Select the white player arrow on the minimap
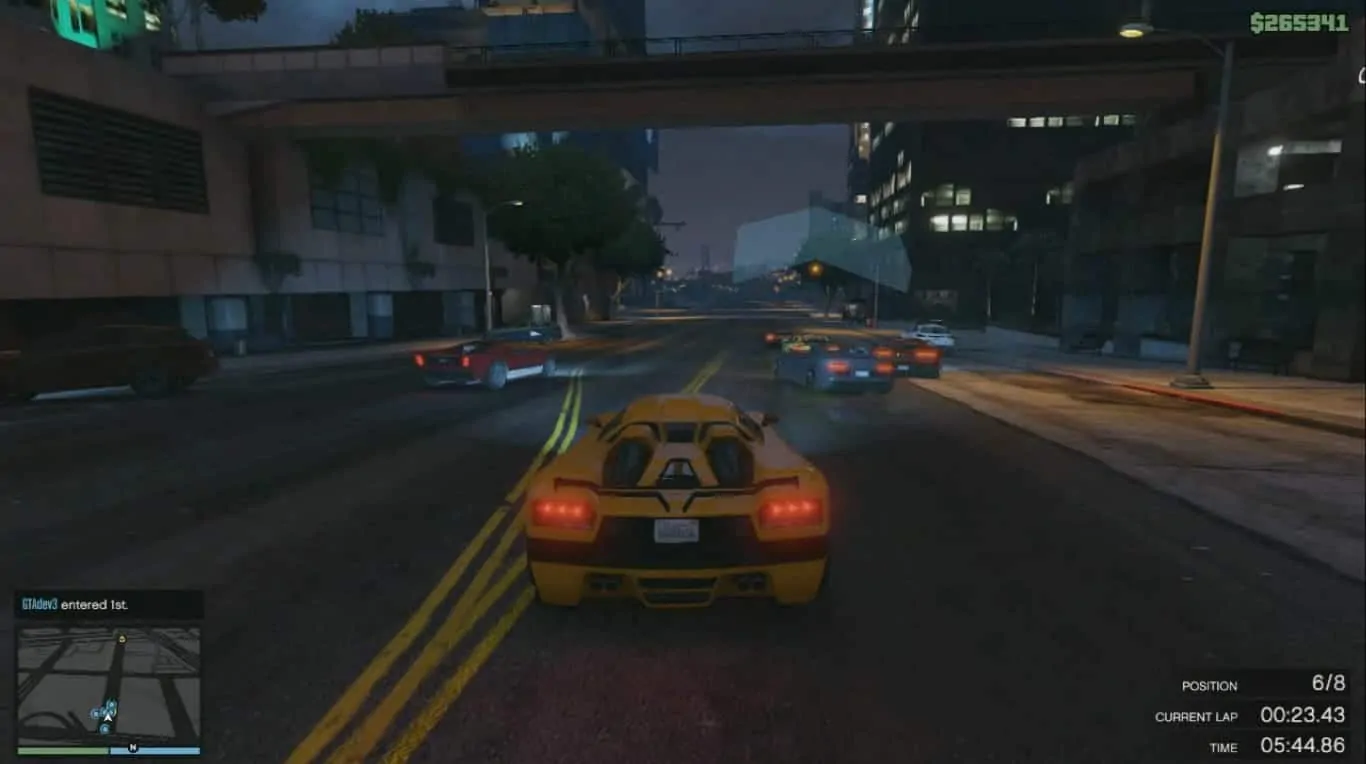The width and height of the screenshot is (1366, 764). pos(108,717)
